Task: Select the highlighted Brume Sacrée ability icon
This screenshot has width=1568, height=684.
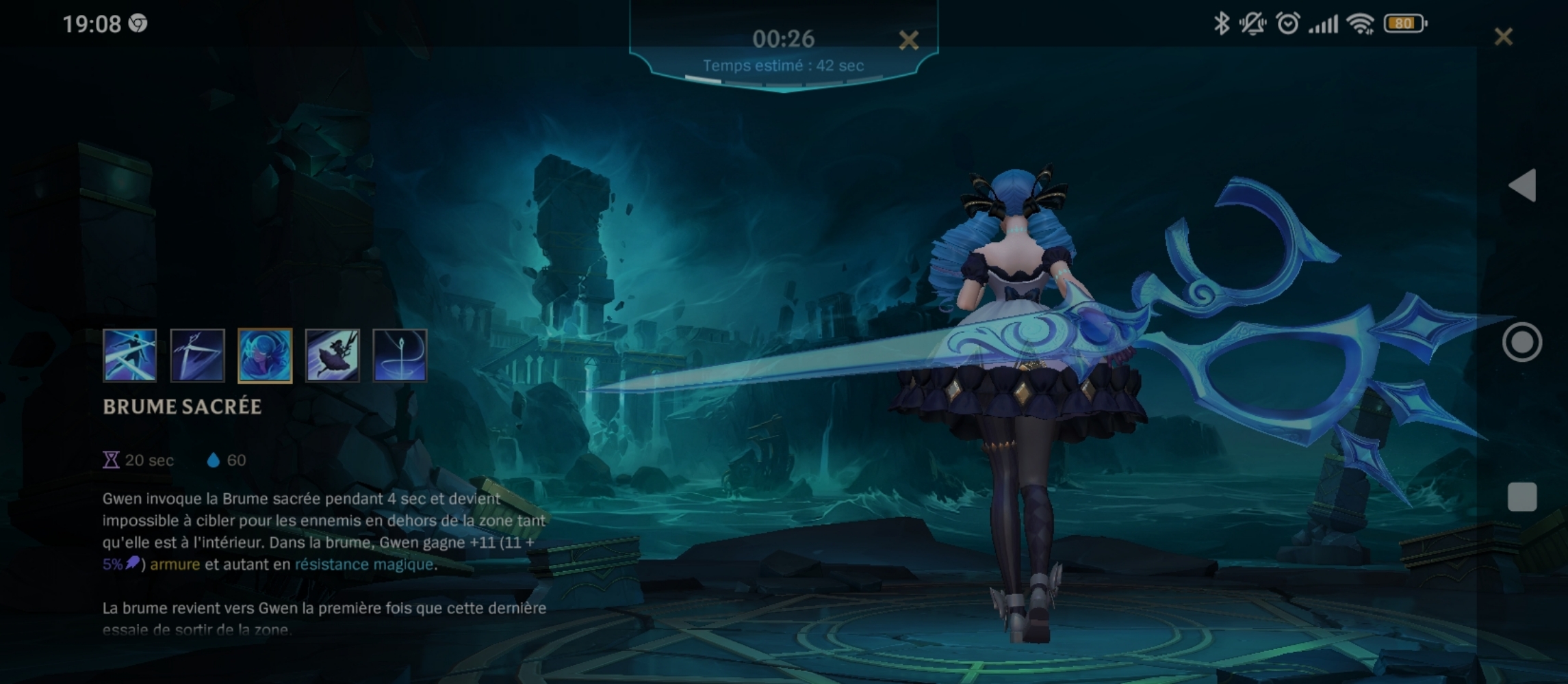Action: click(265, 355)
